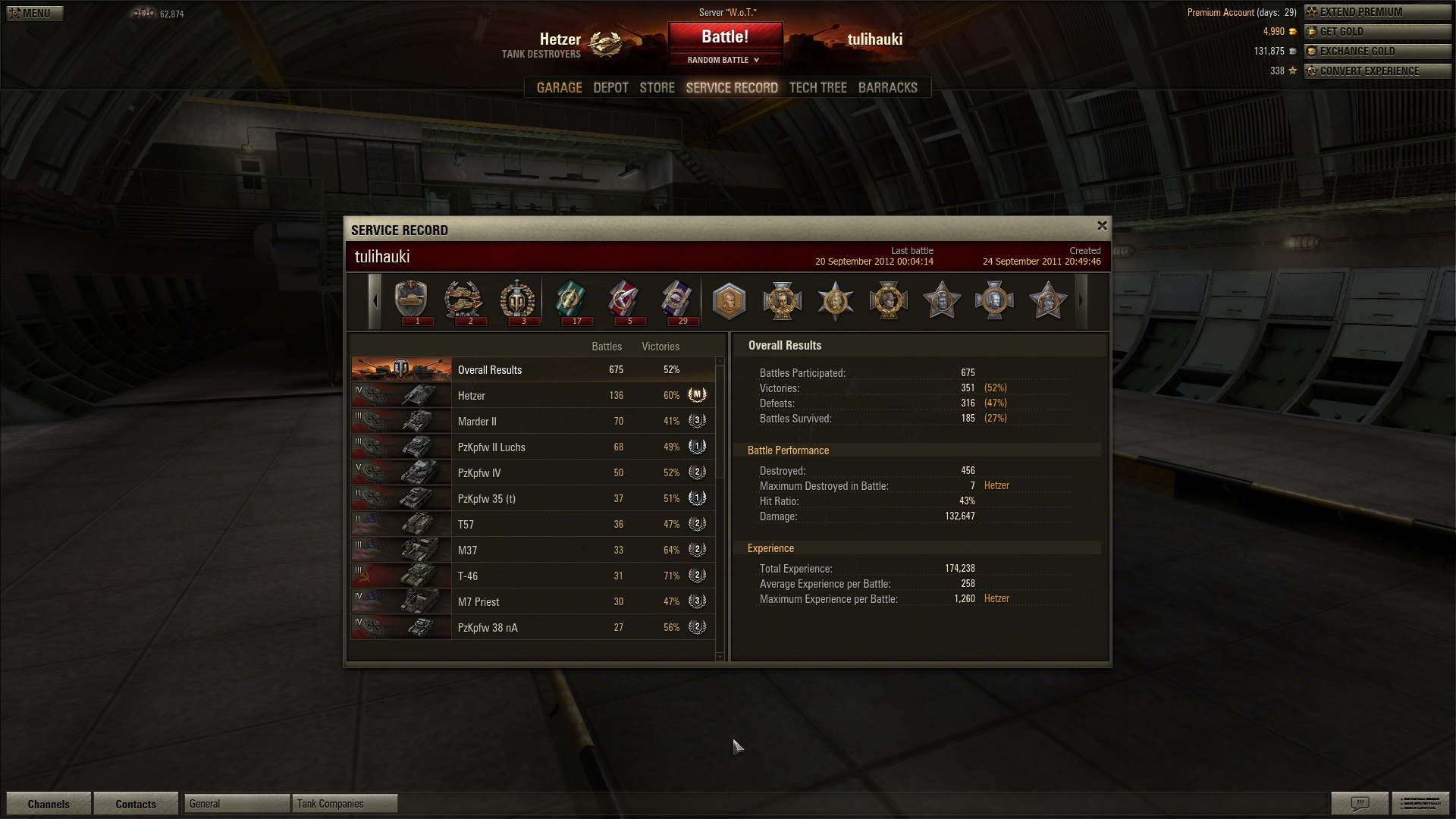Image resolution: width=1456 pixels, height=819 pixels.
Task: Switch to the Garage tab
Action: click(x=559, y=88)
